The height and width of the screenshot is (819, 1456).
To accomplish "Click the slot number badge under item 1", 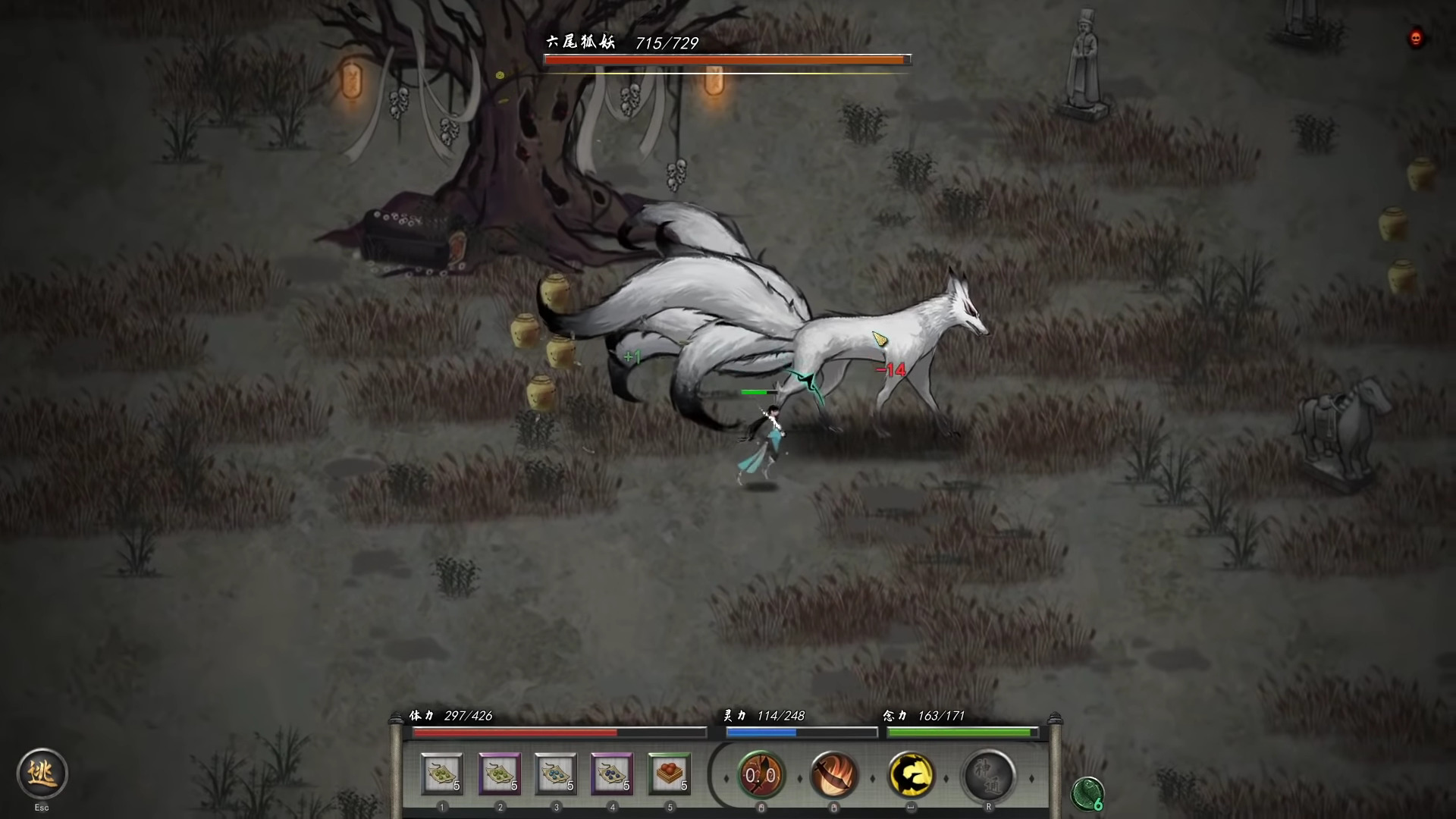I will 442,807.
